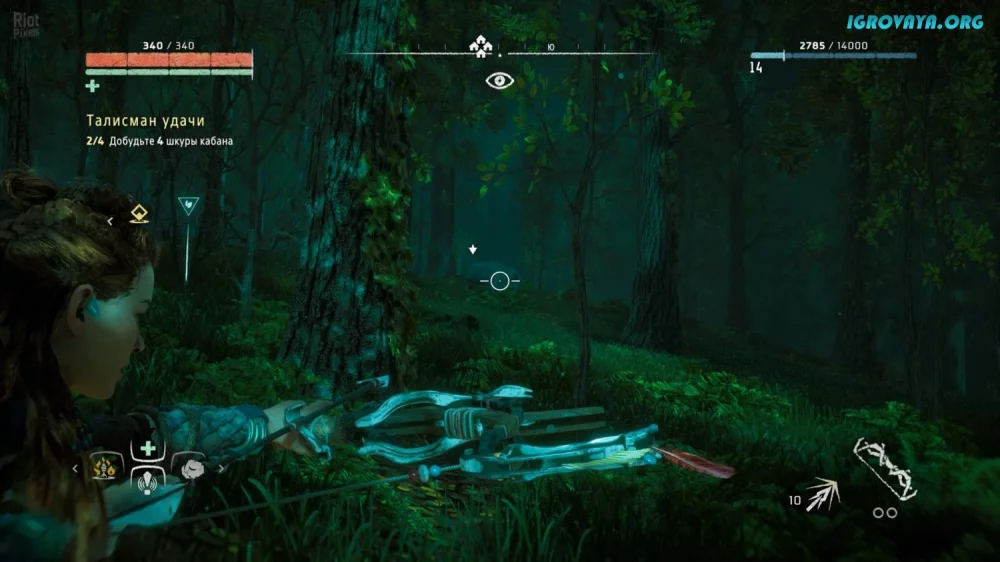Open the Талисман удачи quest tracker
The height and width of the screenshot is (562, 1000).
pyautogui.click(x=139, y=121)
